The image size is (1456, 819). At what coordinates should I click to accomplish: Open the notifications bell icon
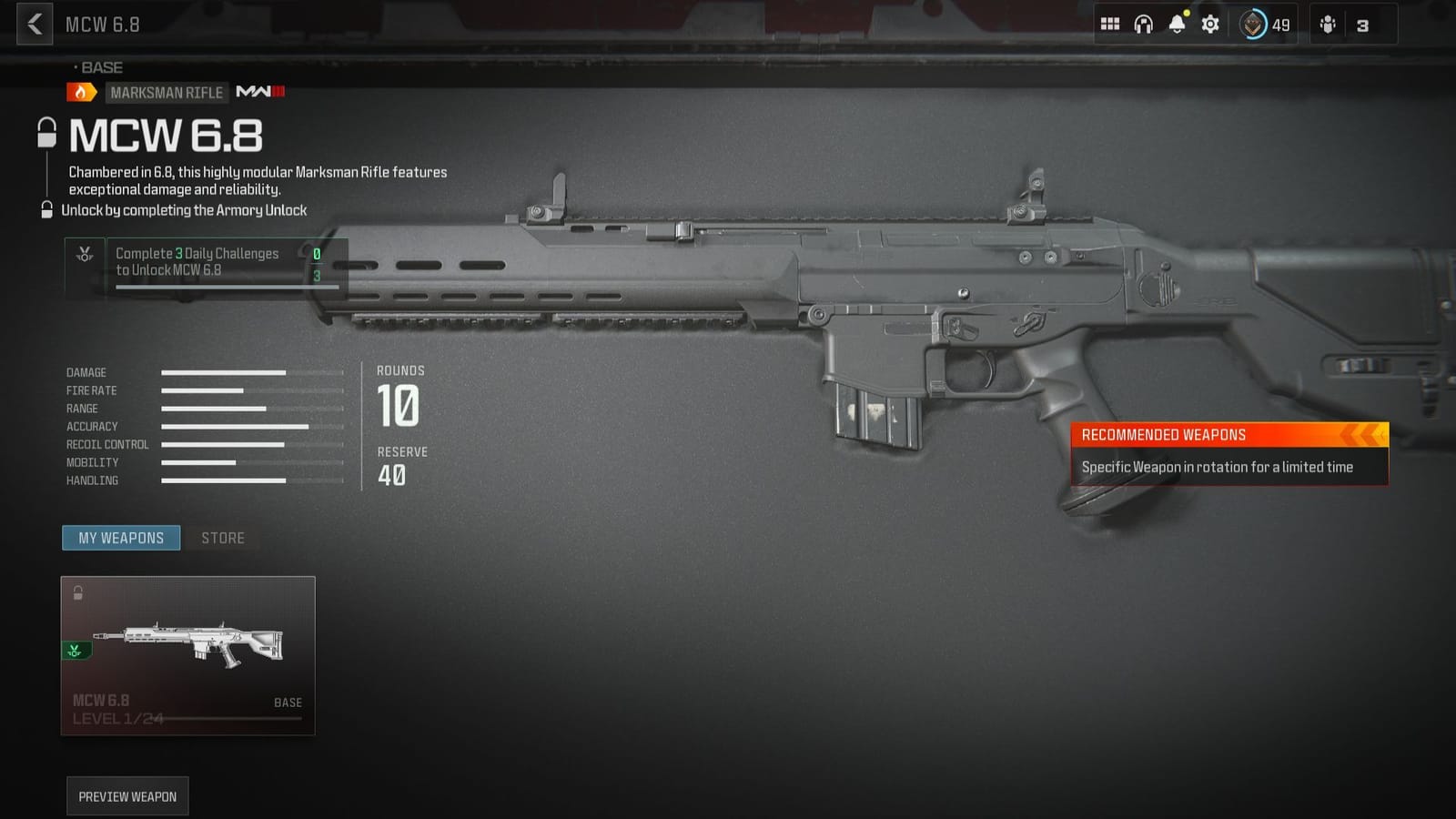pyautogui.click(x=1178, y=25)
